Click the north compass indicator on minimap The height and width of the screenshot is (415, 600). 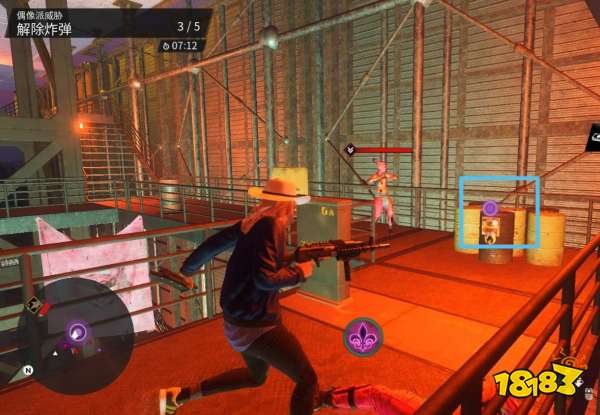[x=29, y=371]
